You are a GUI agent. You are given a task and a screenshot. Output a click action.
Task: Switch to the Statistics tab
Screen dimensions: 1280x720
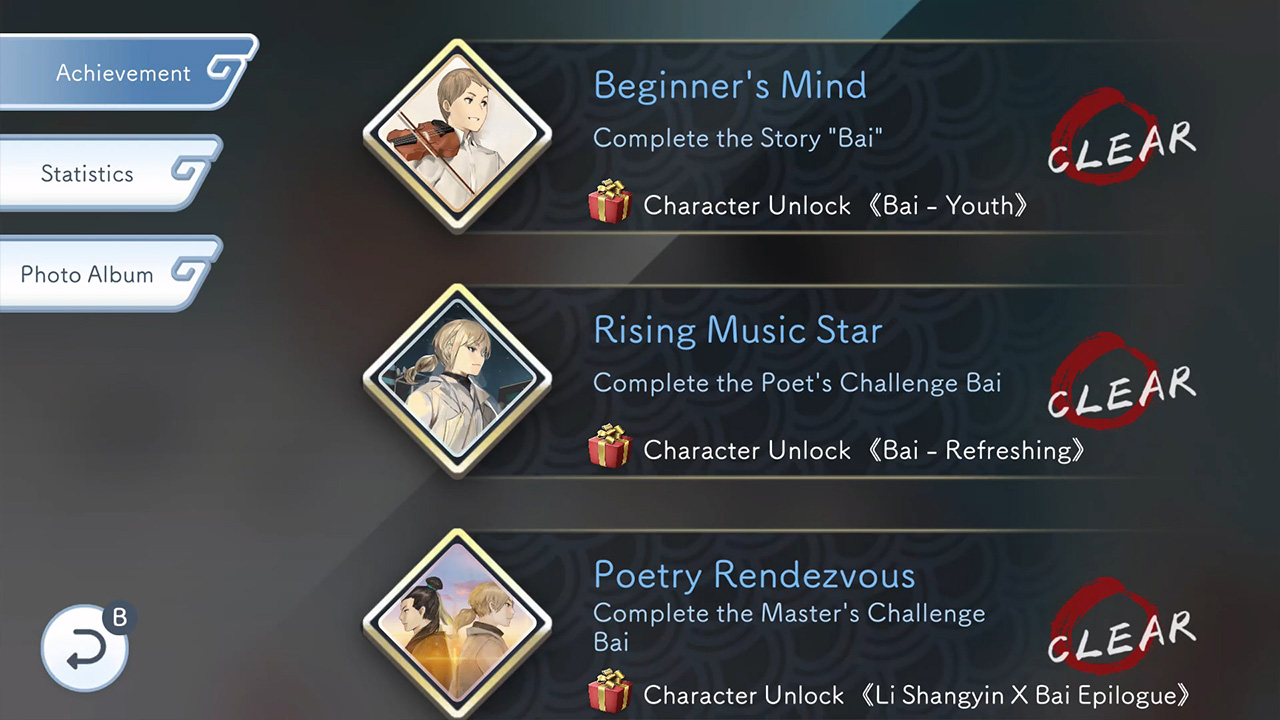(88, 173)
